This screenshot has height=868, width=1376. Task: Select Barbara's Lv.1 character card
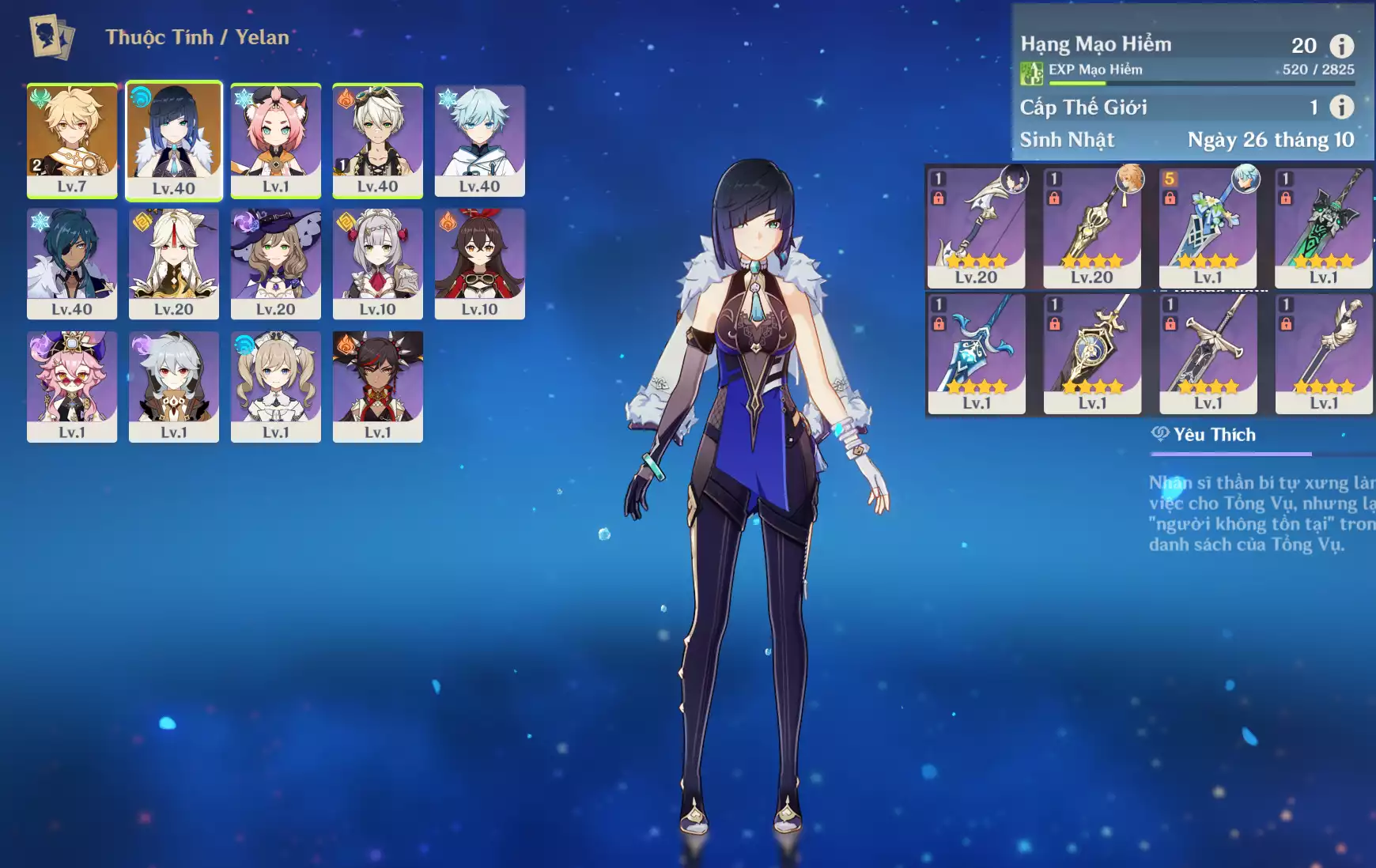pyautogui.click(x=276, y=386)
